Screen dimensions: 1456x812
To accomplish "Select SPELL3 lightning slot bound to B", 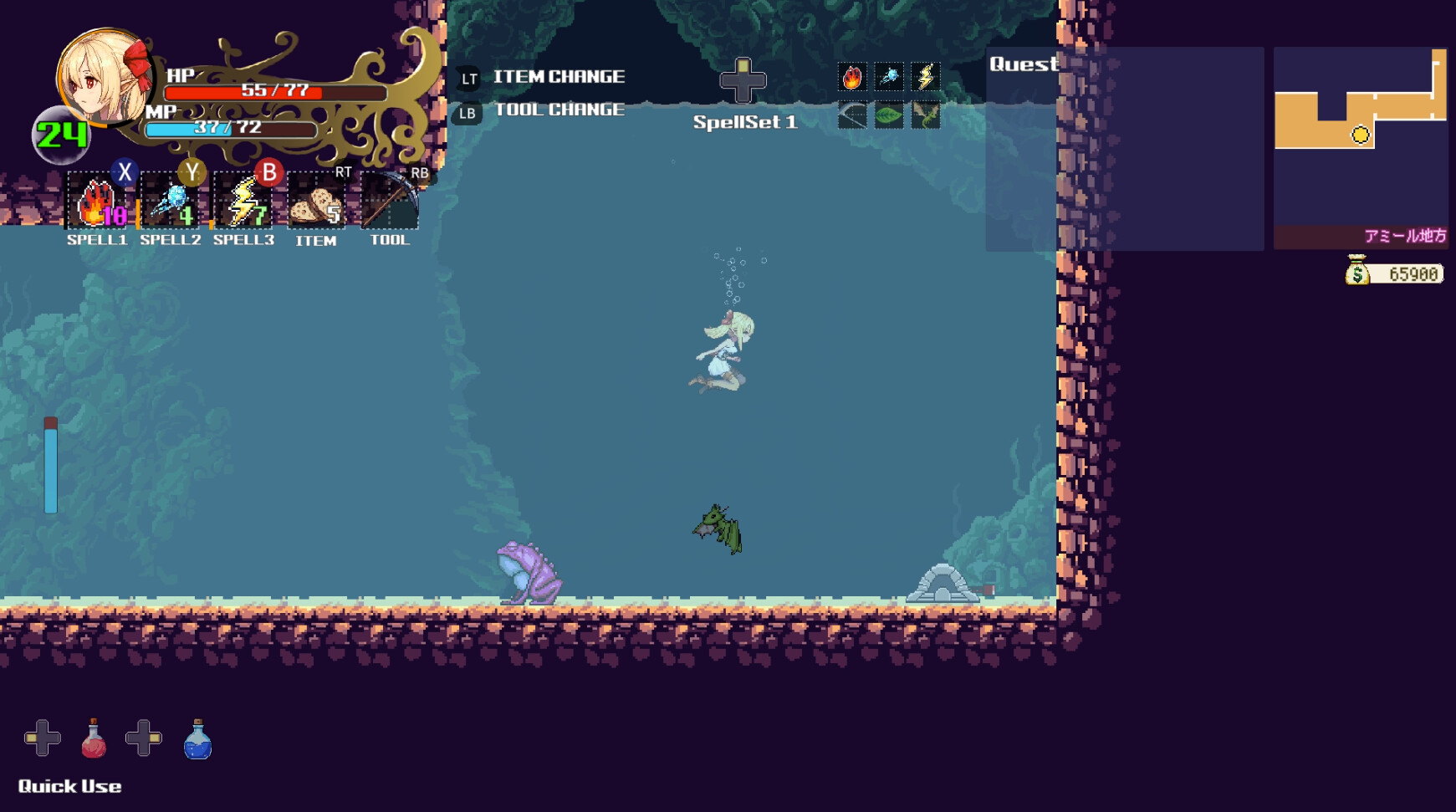I will pyautogui.click(x=242, y=202).
